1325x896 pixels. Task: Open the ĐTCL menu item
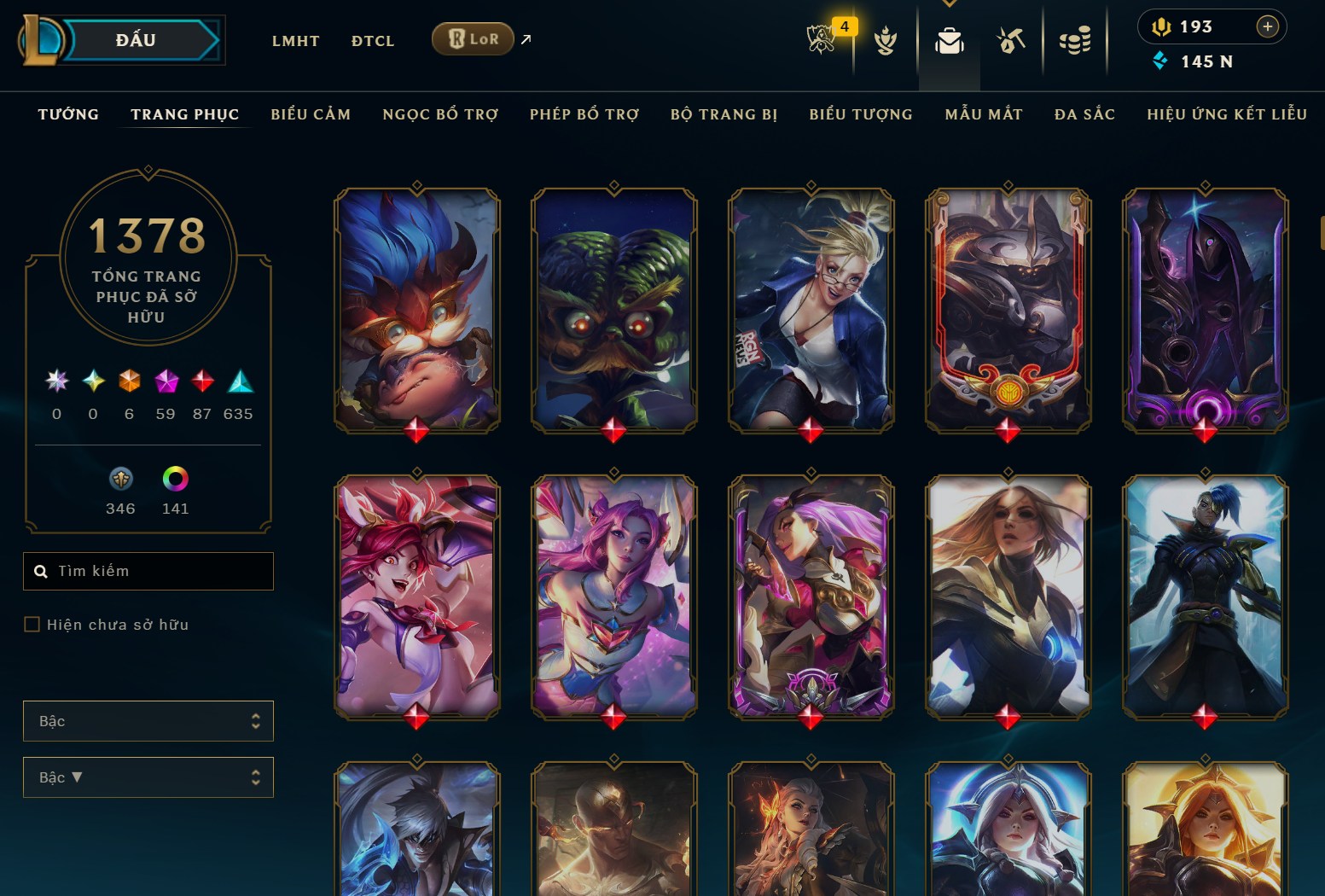372,40
